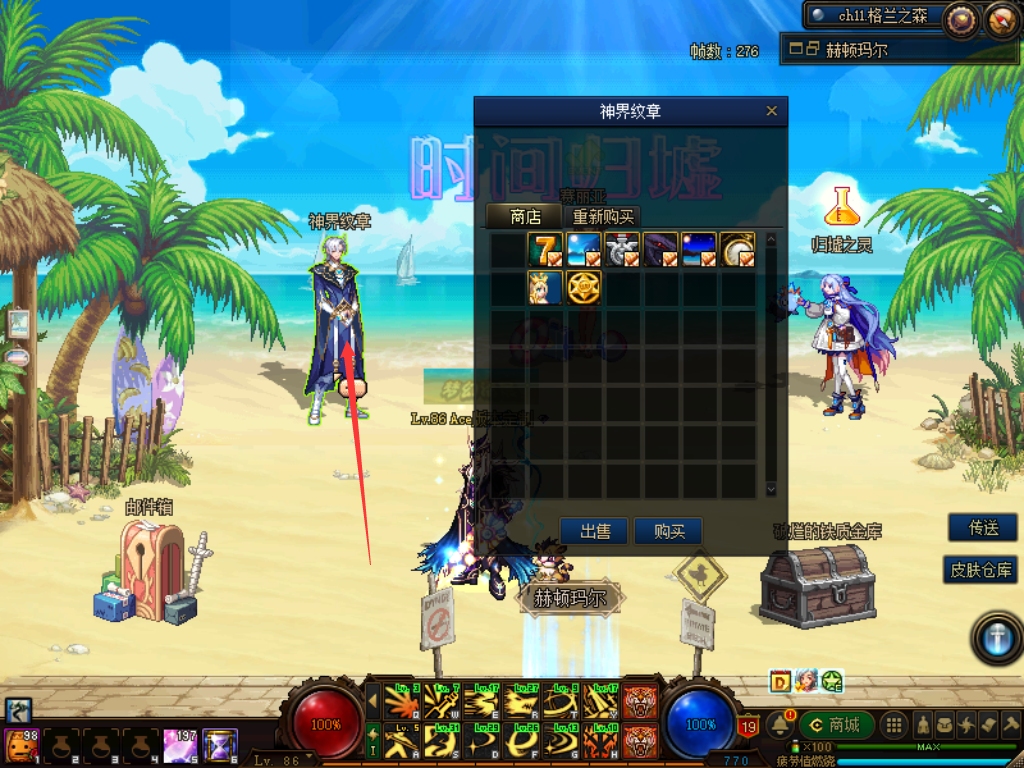This screenshot has width=1024, height=768.
Task: Open the 皮肤仓库 skin storage
Action: [981, 570]
